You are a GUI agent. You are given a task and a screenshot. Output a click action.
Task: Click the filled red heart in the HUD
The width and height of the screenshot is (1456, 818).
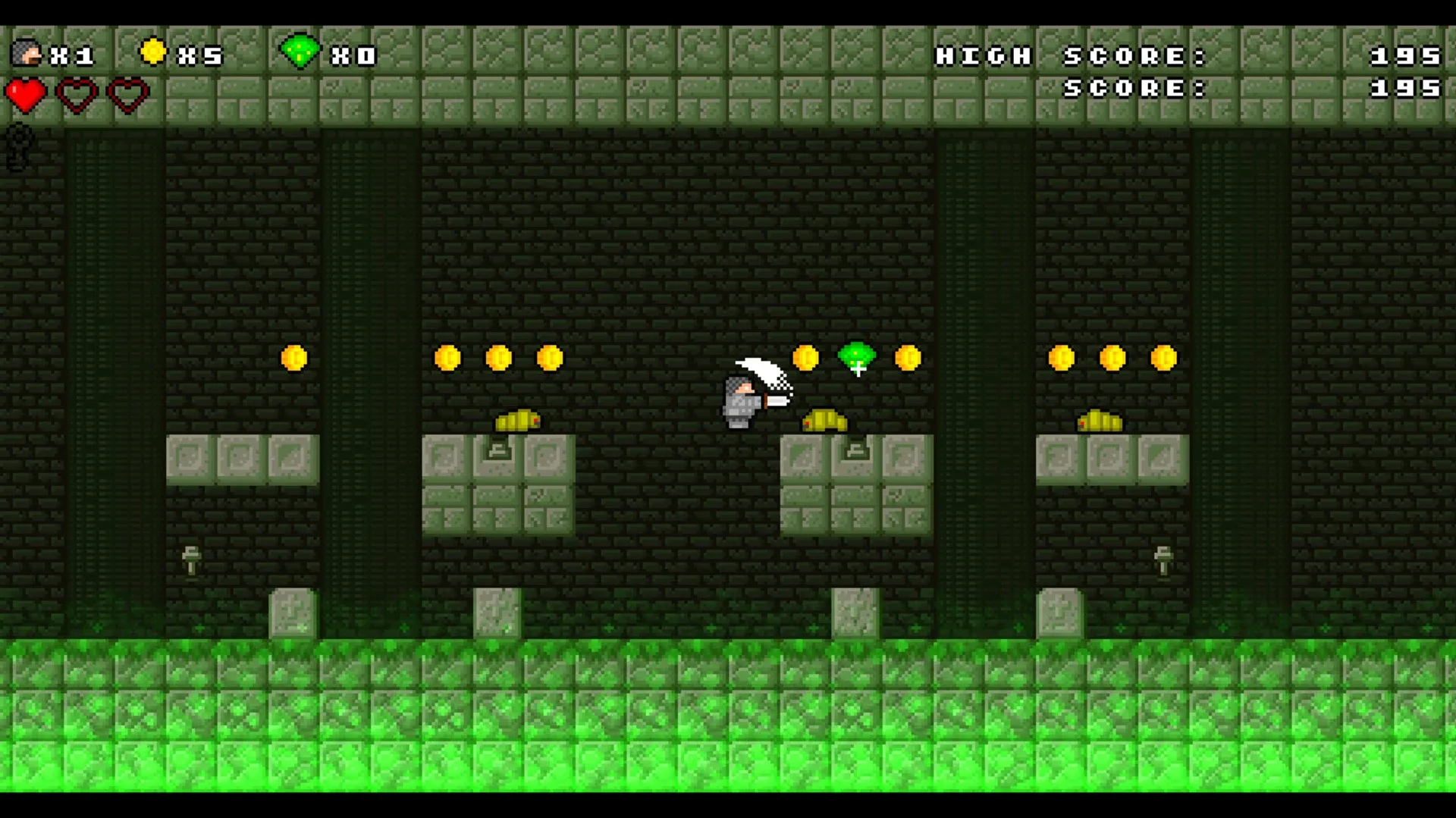point(27,94)
